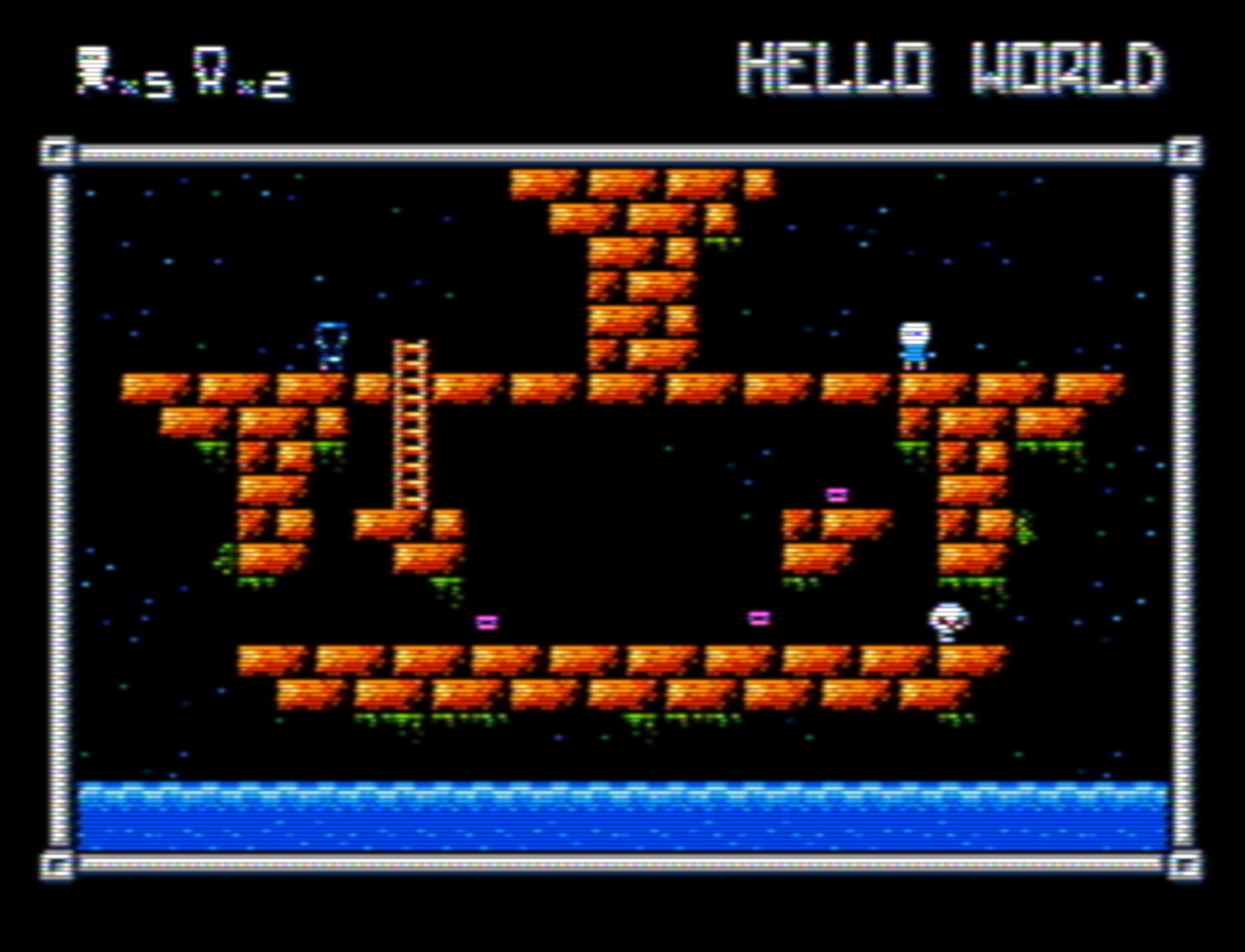The width and height of the screenshot is (1245, 952).
Task: Click the tall wooden ladder
Action: [408, 425]
